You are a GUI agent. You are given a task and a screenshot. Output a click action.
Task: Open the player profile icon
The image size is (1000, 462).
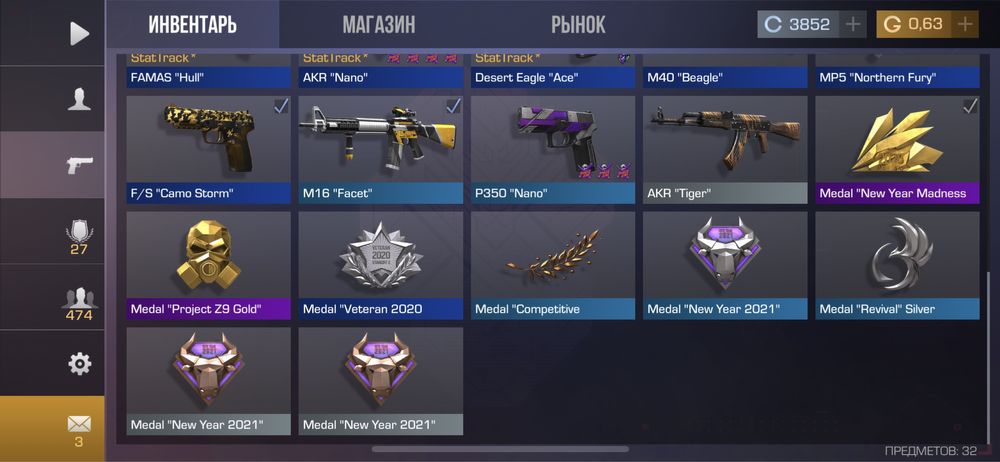79,99
